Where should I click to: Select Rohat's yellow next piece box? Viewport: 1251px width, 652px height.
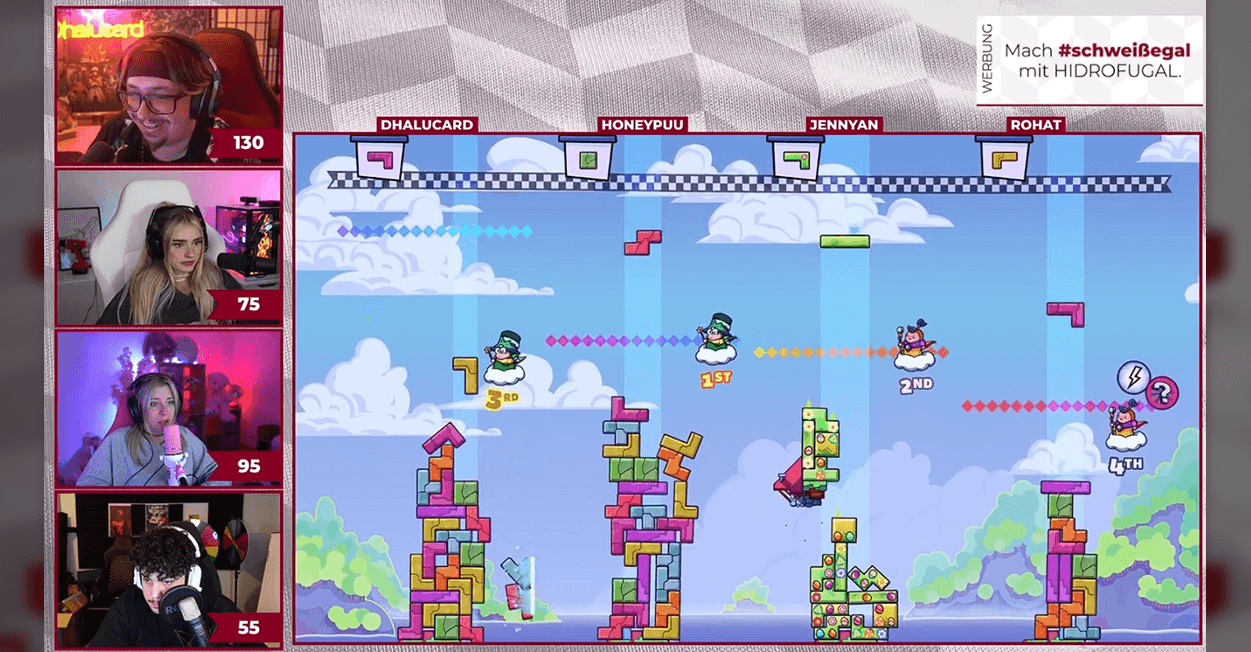[x=1004, y=158]
